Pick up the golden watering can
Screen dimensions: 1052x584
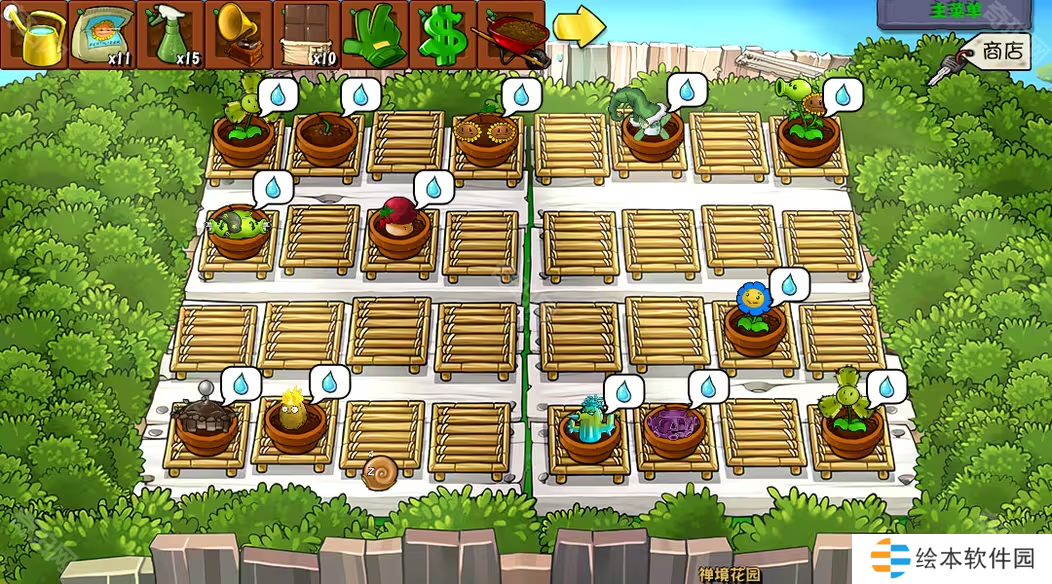click(x=34, y=36)
